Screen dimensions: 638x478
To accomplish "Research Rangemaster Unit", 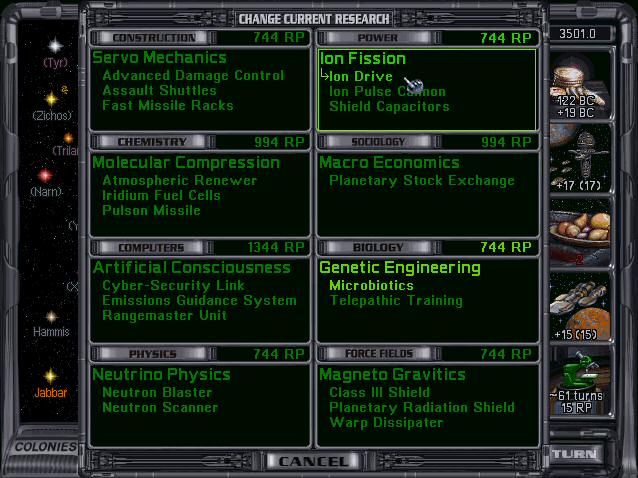I will [x=164, y=316].
